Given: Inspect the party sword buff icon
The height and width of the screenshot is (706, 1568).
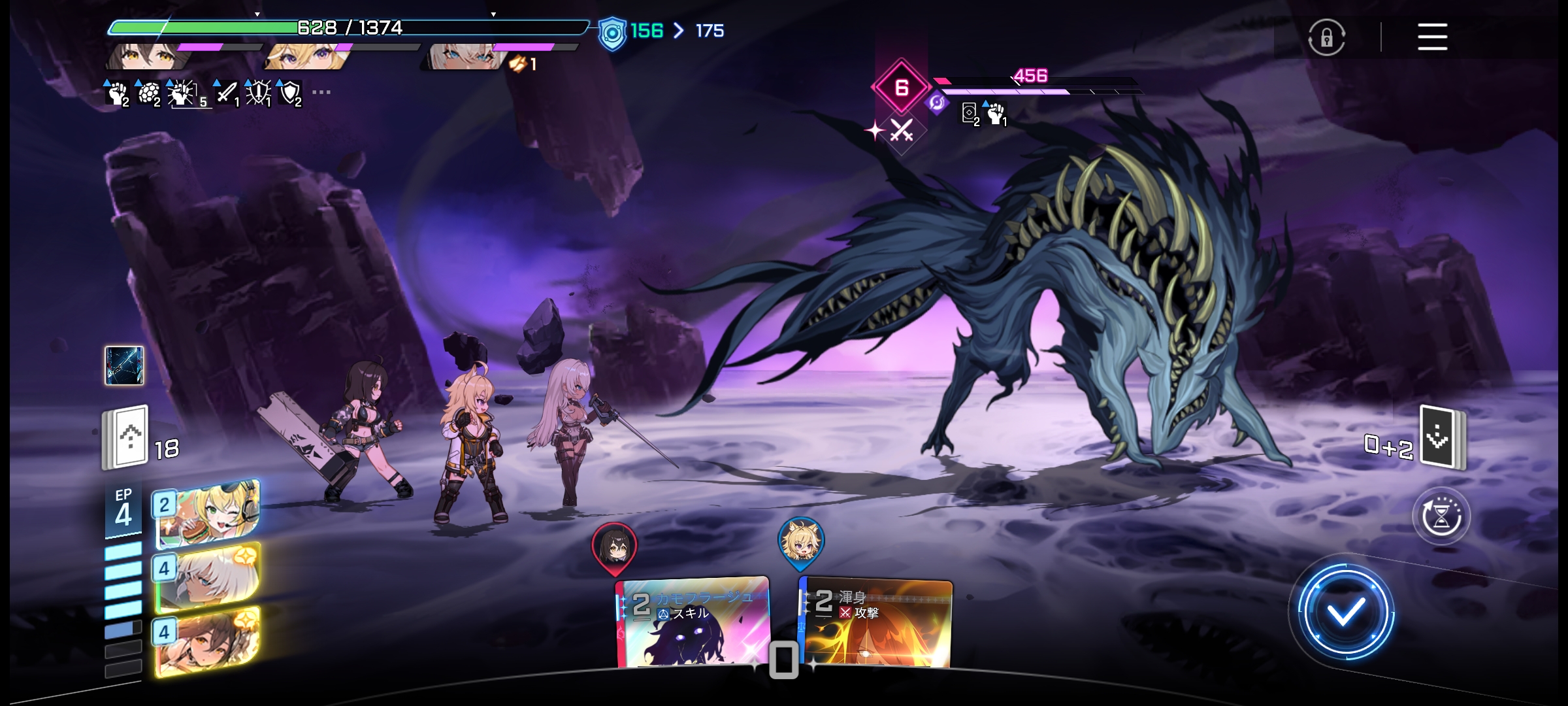Looking at the screenshot, I should [x=227, y=93].
